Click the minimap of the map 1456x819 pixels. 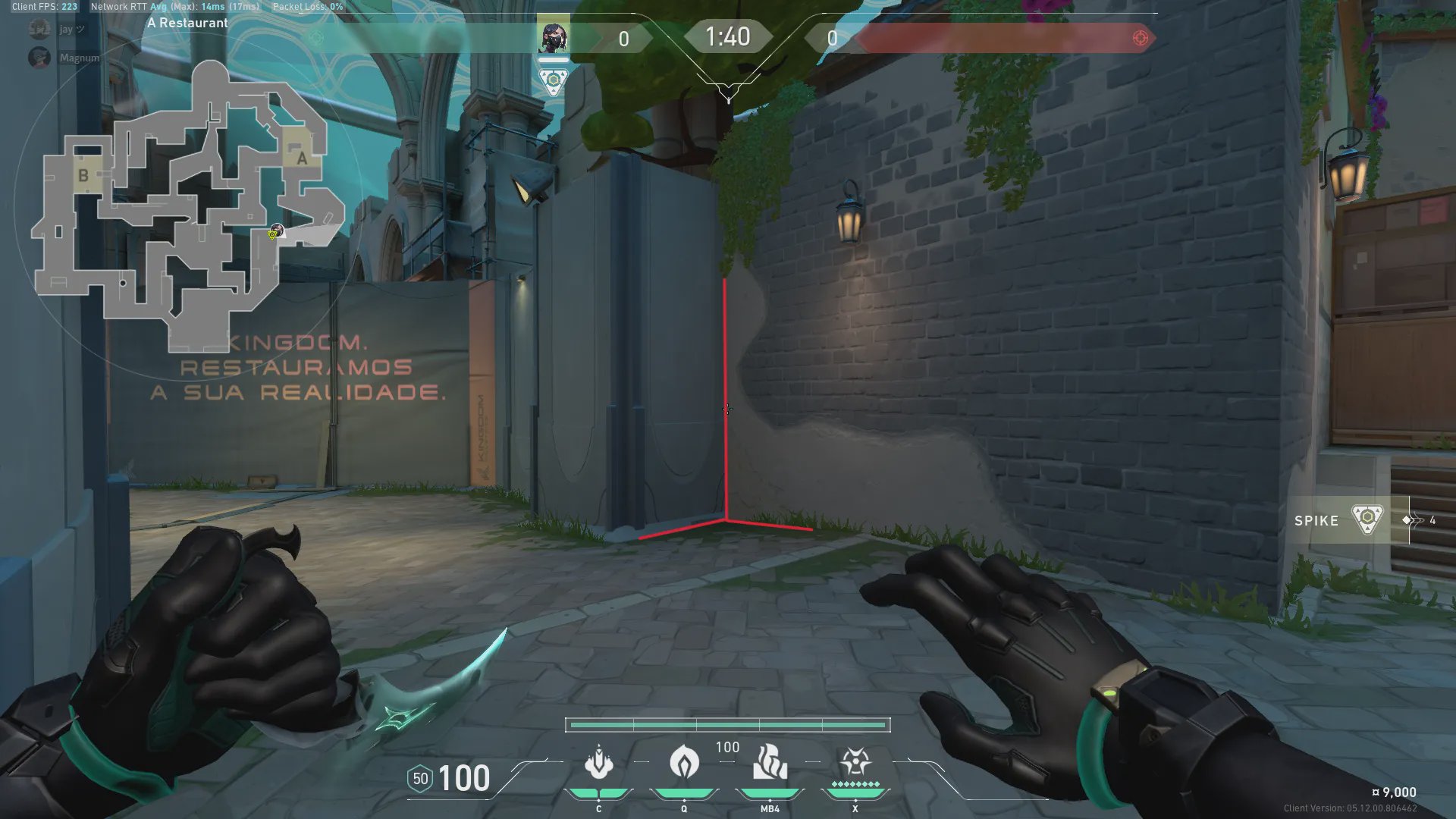(186, 205)
